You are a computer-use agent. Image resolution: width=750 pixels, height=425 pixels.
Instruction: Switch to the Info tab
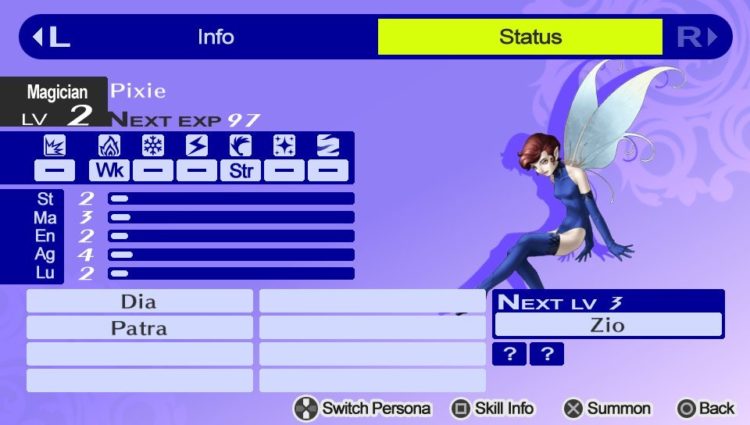pyautogui.click(x=215, y=38)
